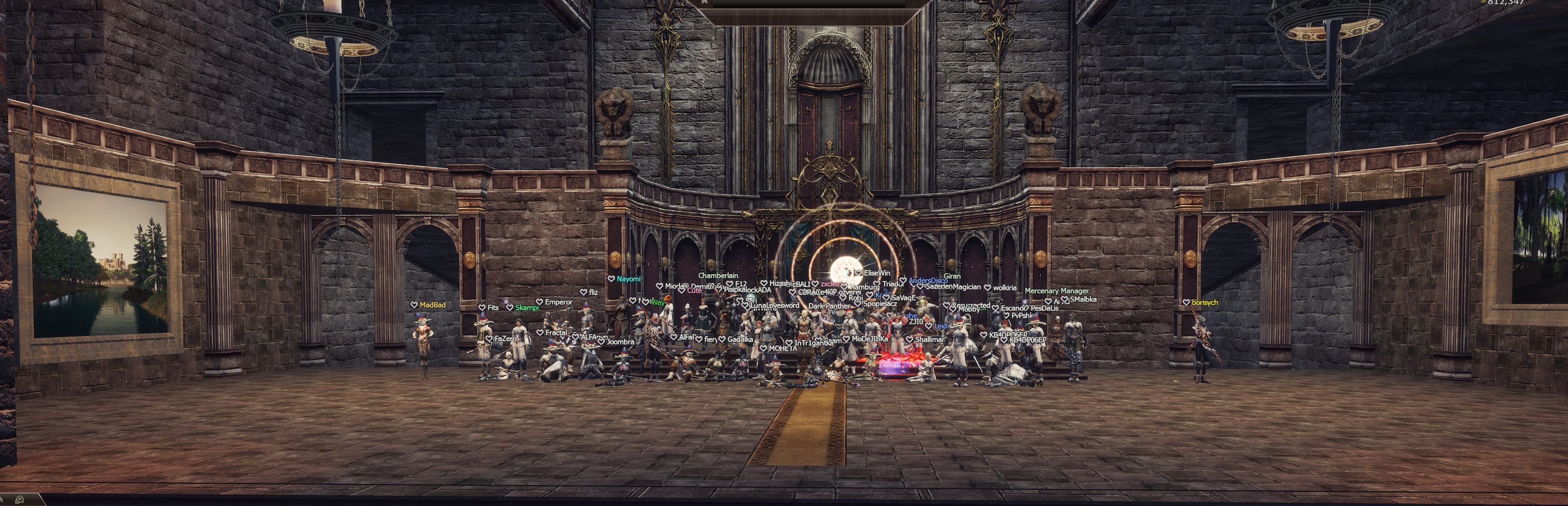
Task: Expand the top panel's double-chevron arrow
Action: click(x=704, y=2)
